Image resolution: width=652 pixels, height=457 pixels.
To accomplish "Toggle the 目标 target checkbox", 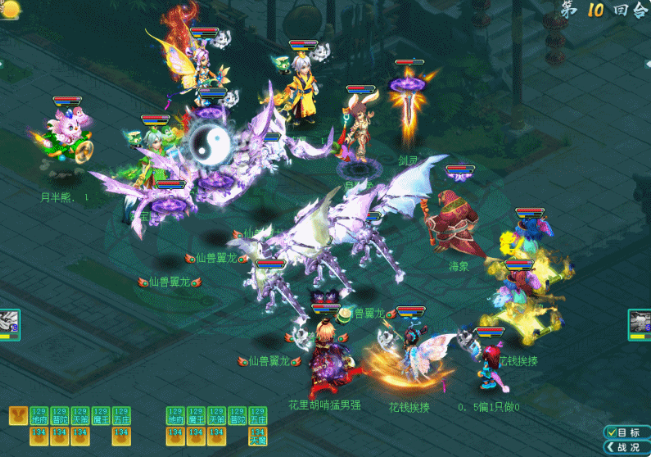I will coord(610,432).
